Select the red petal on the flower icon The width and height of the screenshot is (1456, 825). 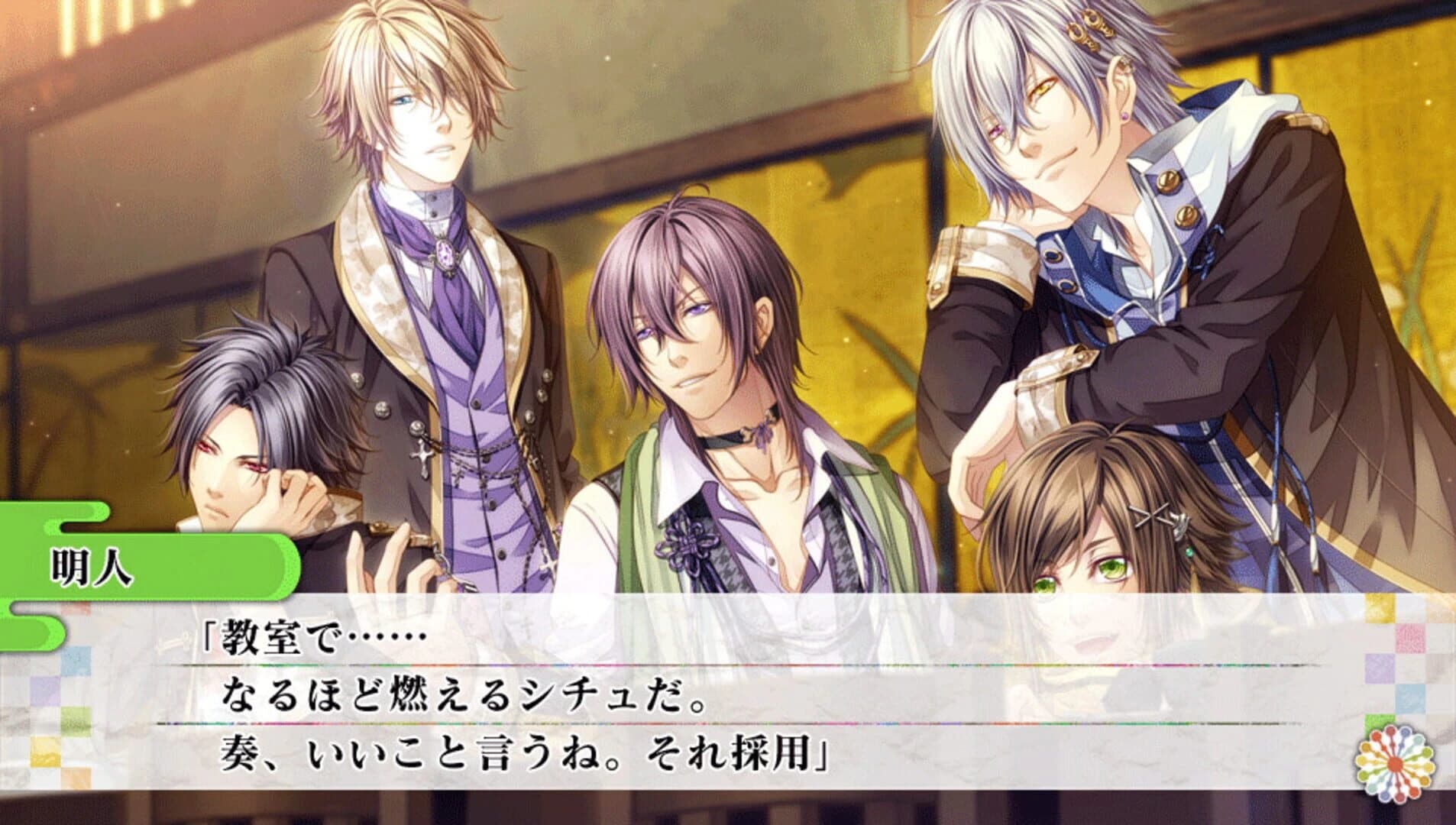pyautogui.click(x=1390, y=730)
